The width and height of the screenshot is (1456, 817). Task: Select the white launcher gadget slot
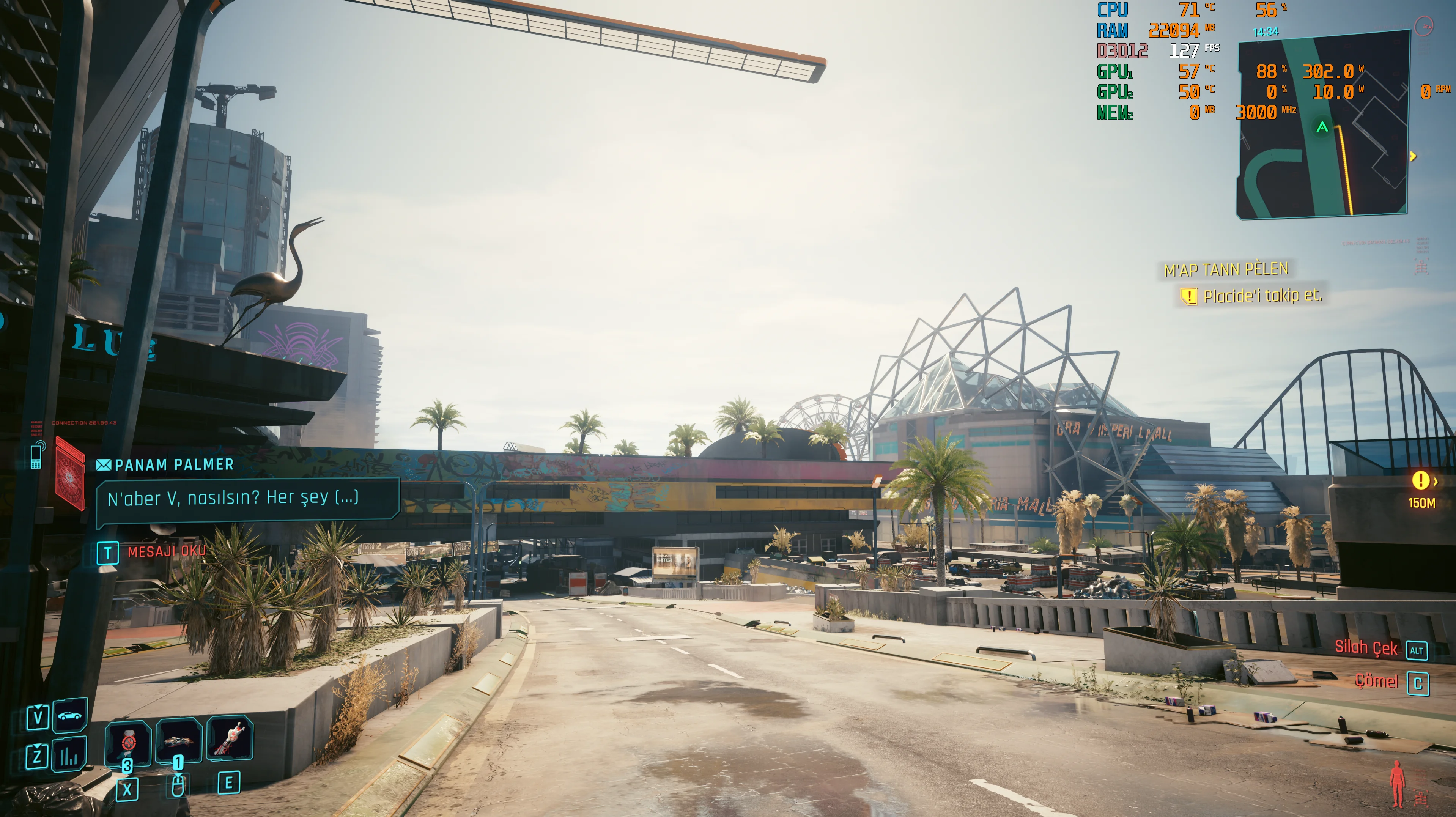coord(230,738)
